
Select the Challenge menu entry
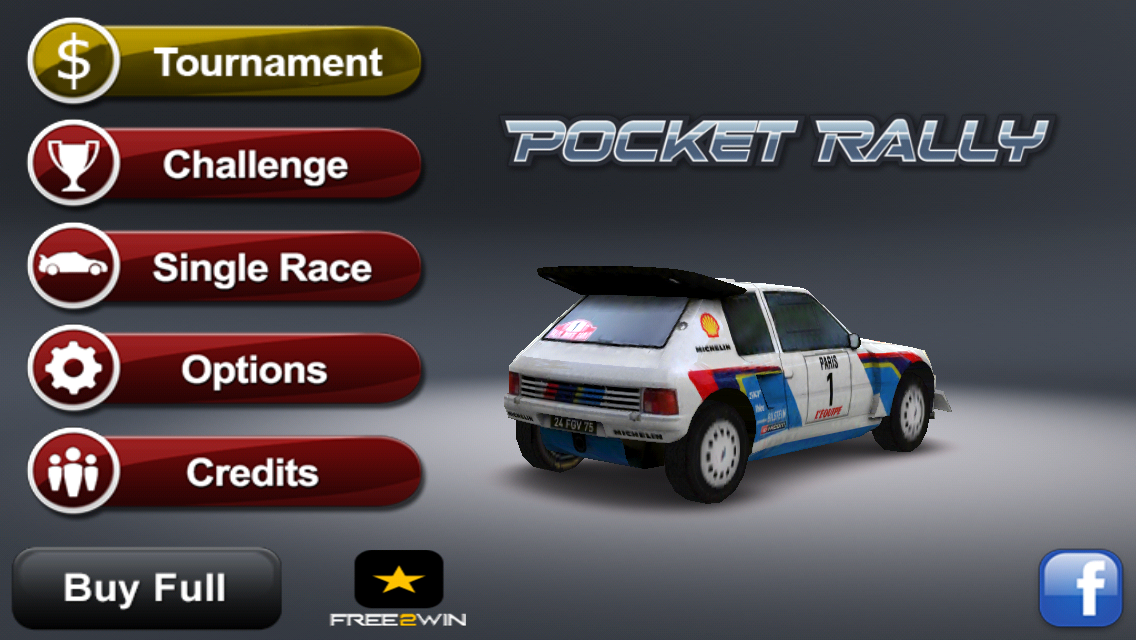click(x=226, y=164)
